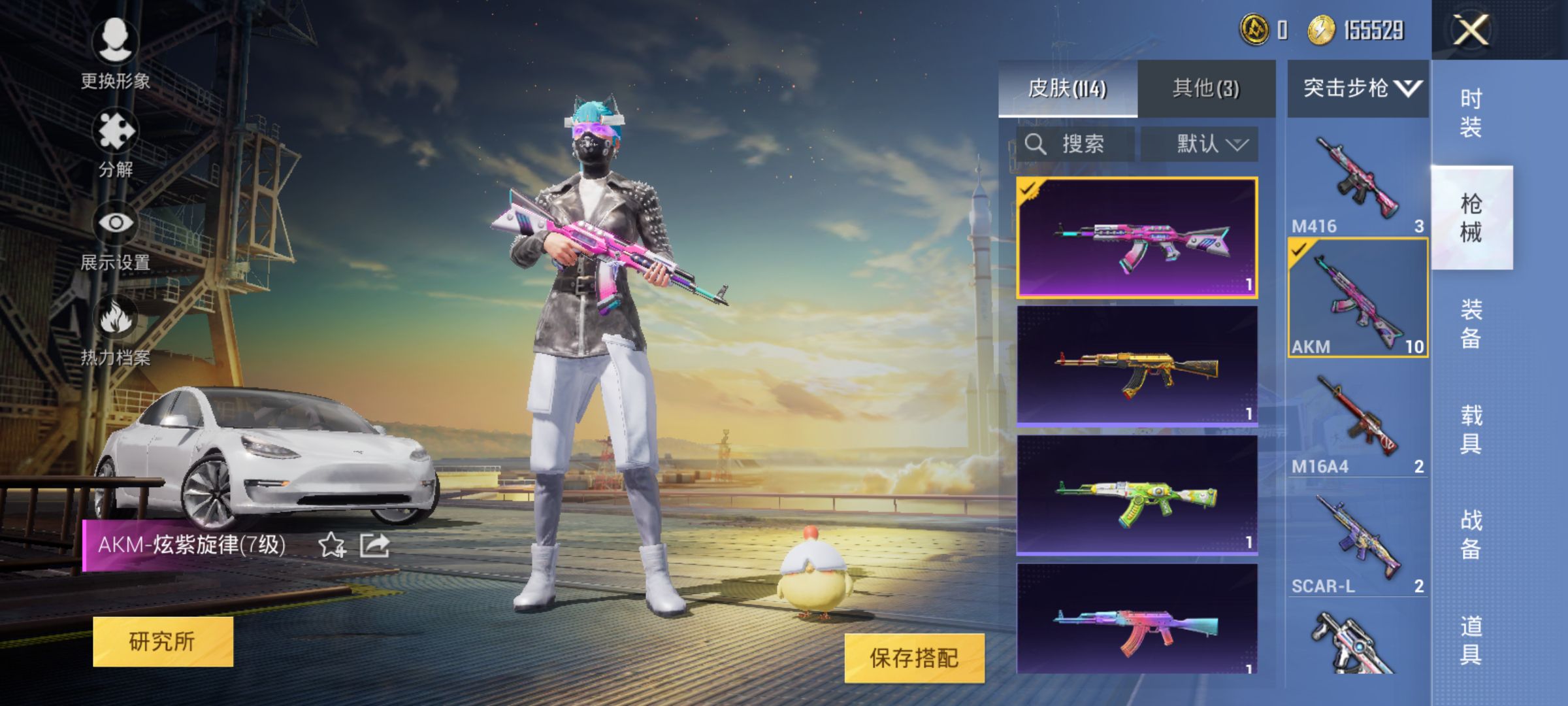Choose the green AKM skin
This screenshot has height=706, width=1568.
point(1137,496)
